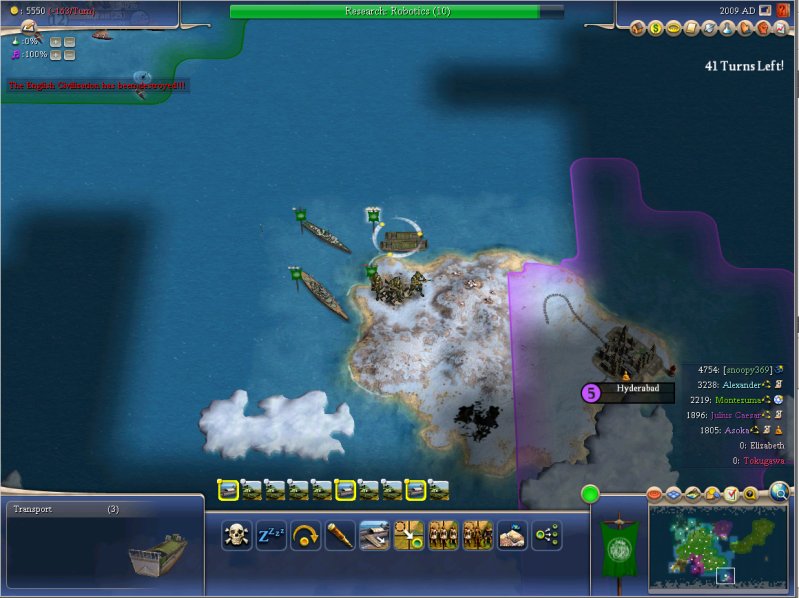Screen dimensions: 799x598
Task: Open the Finance advisor dollar icon
Action: tap(657, 28)
